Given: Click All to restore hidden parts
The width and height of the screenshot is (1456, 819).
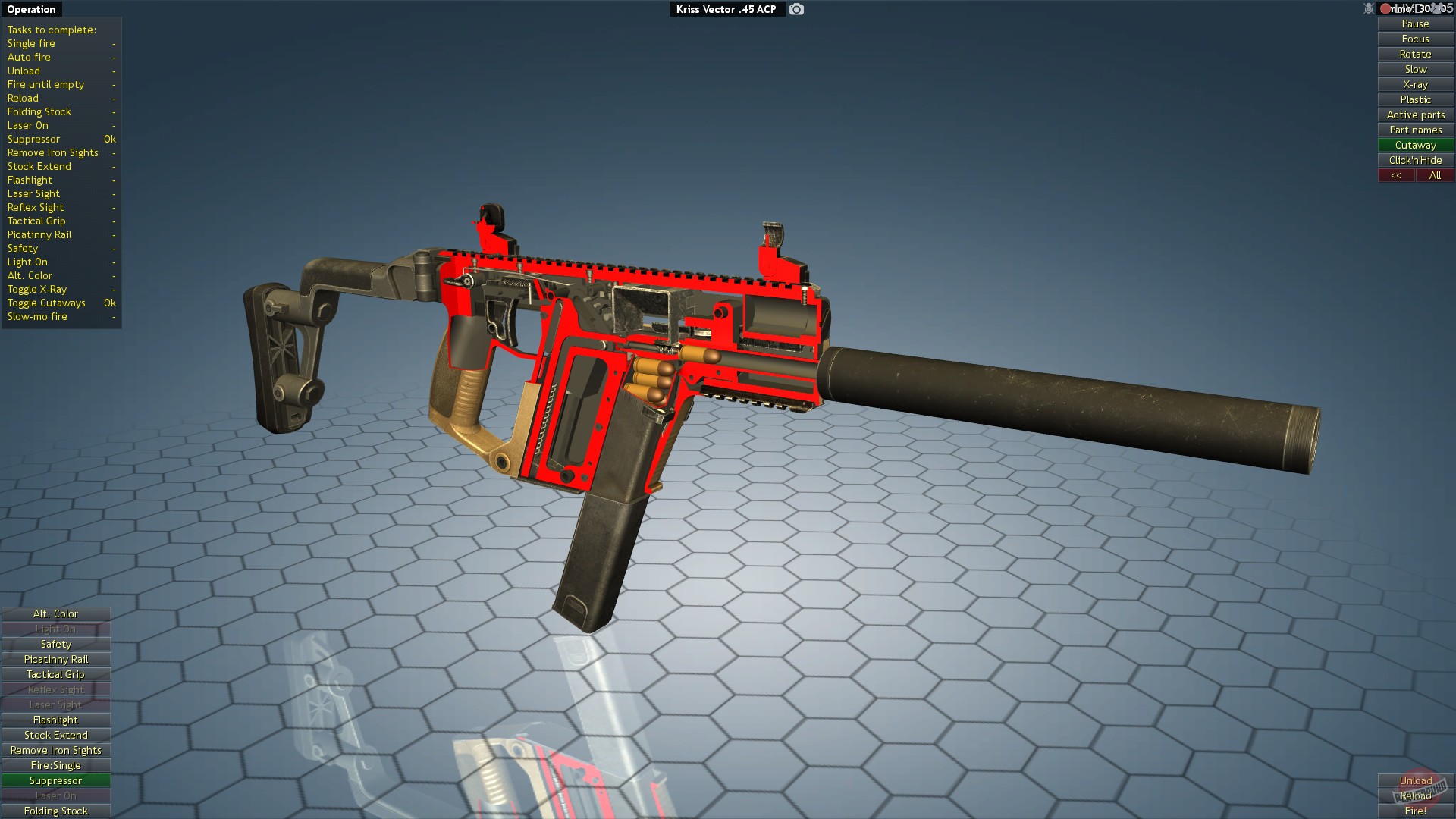Looking at the screenshot, I should click(x=1435, y=175).
